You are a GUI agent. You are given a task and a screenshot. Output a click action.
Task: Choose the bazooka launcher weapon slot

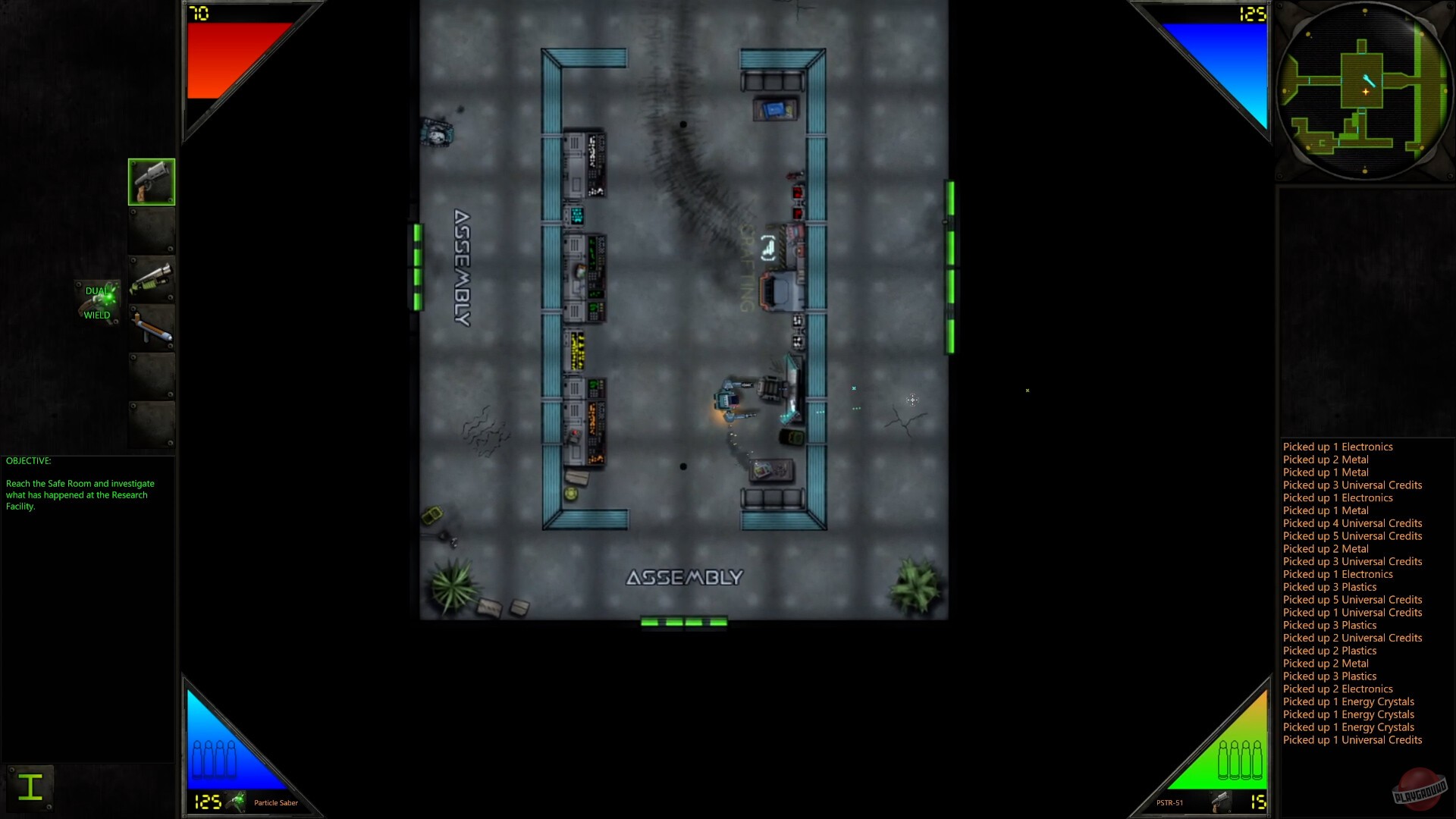pos(150,328)
